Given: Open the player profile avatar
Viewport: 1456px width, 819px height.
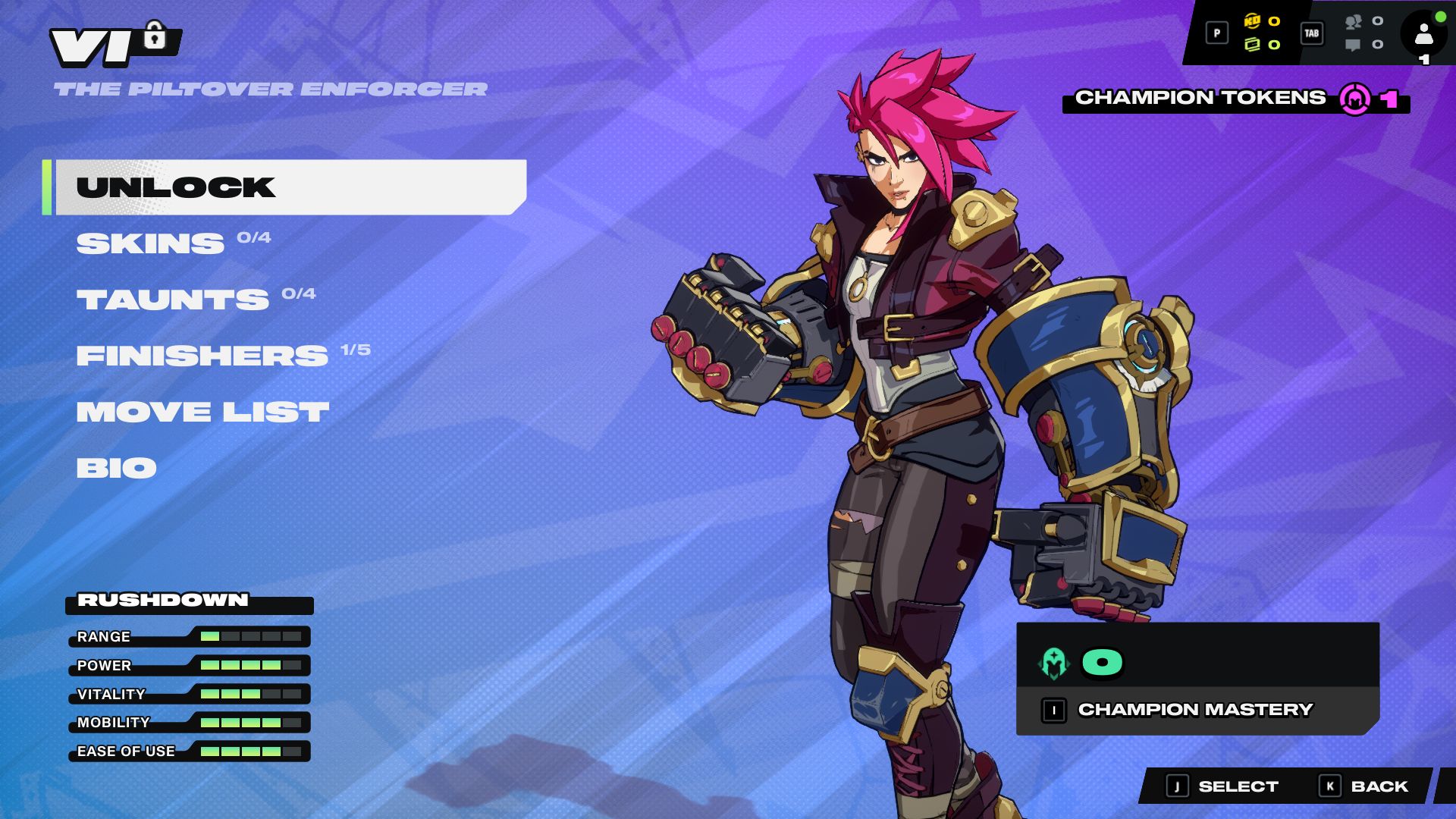Looking at the screenshot, I should (1423, 34).
